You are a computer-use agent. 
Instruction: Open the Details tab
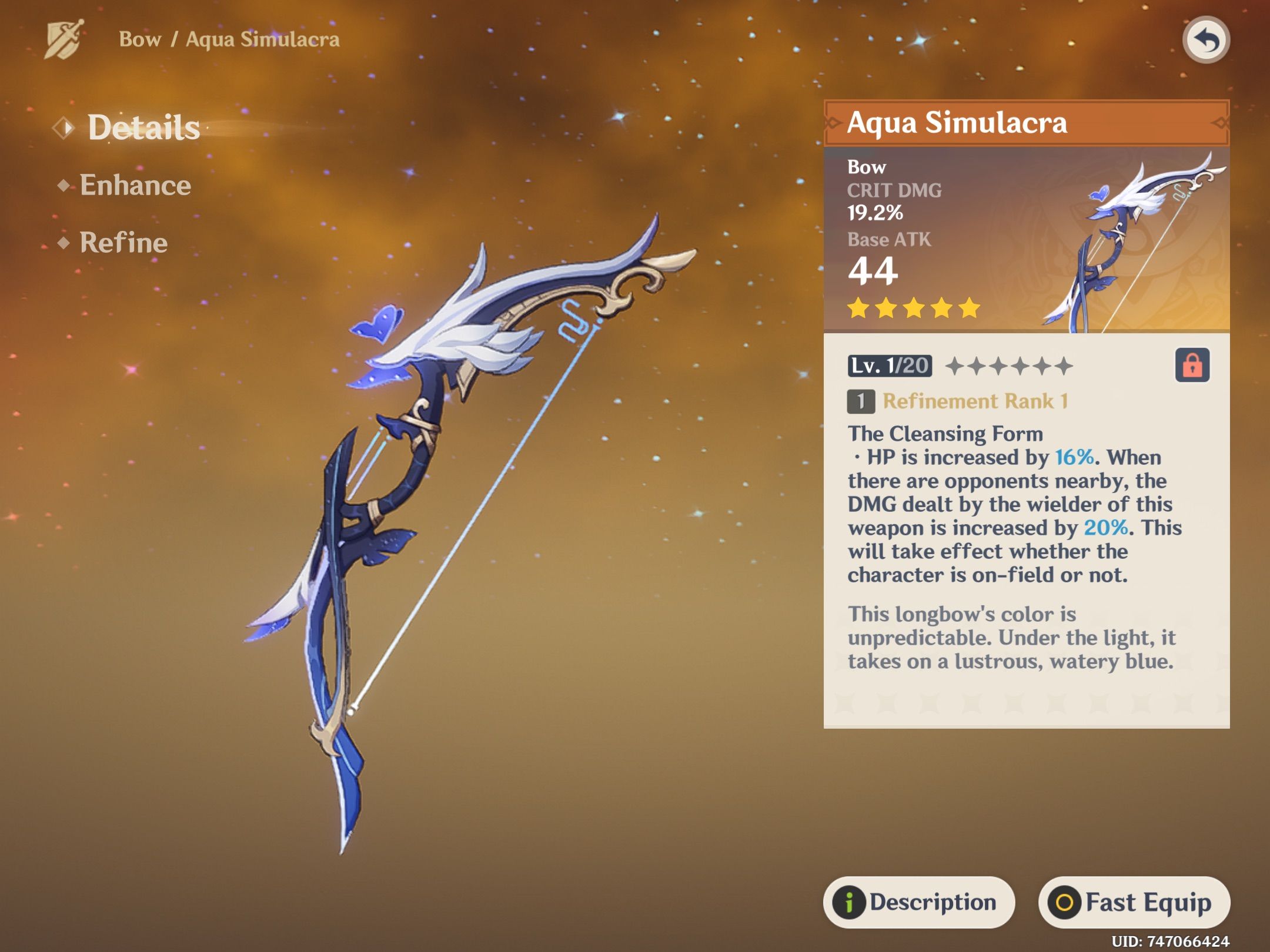pos(143,128)
